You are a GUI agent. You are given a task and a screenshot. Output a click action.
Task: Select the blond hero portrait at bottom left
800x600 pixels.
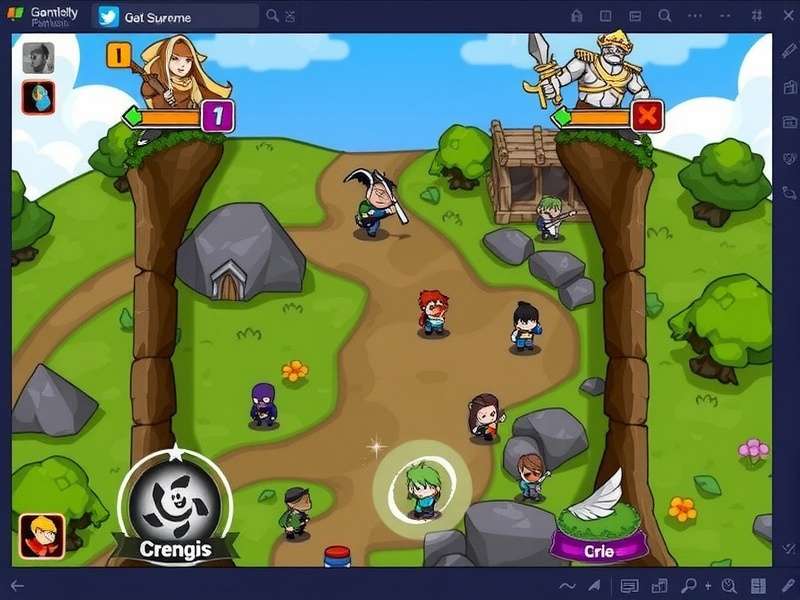point(42,535)
